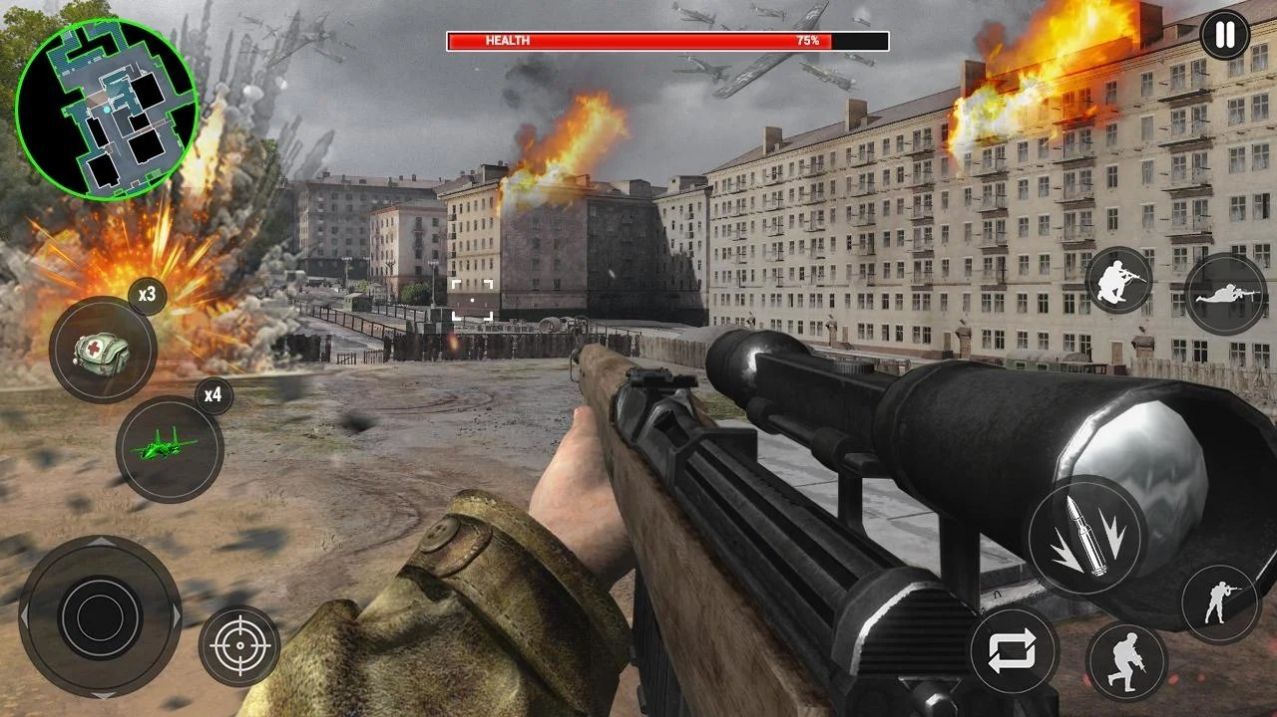Open the circular minimap
Screen dimensions: 1277x717
click(x=106, y=108)
